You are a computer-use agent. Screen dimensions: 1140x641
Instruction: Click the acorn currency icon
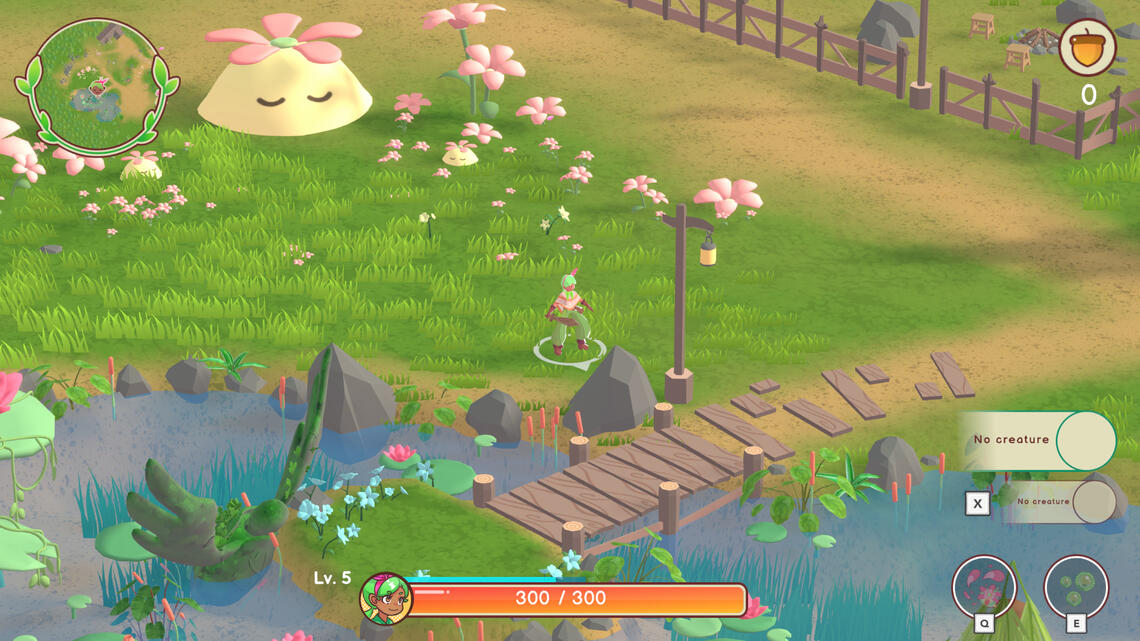1087,47
